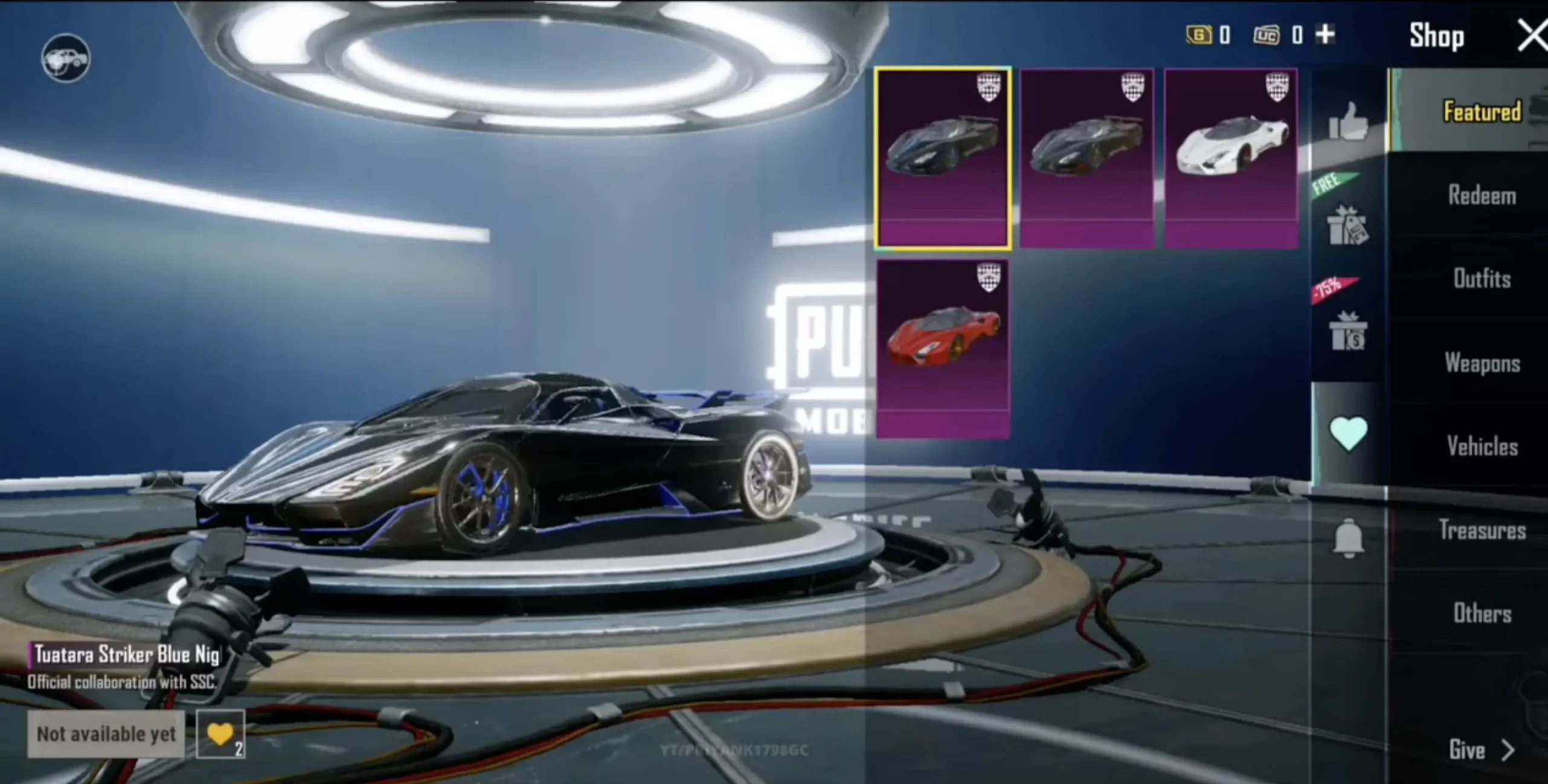This screenshot has height=784, width=1548.
Task: Open the Featured shop category
Action: [x=1481, y=112]
